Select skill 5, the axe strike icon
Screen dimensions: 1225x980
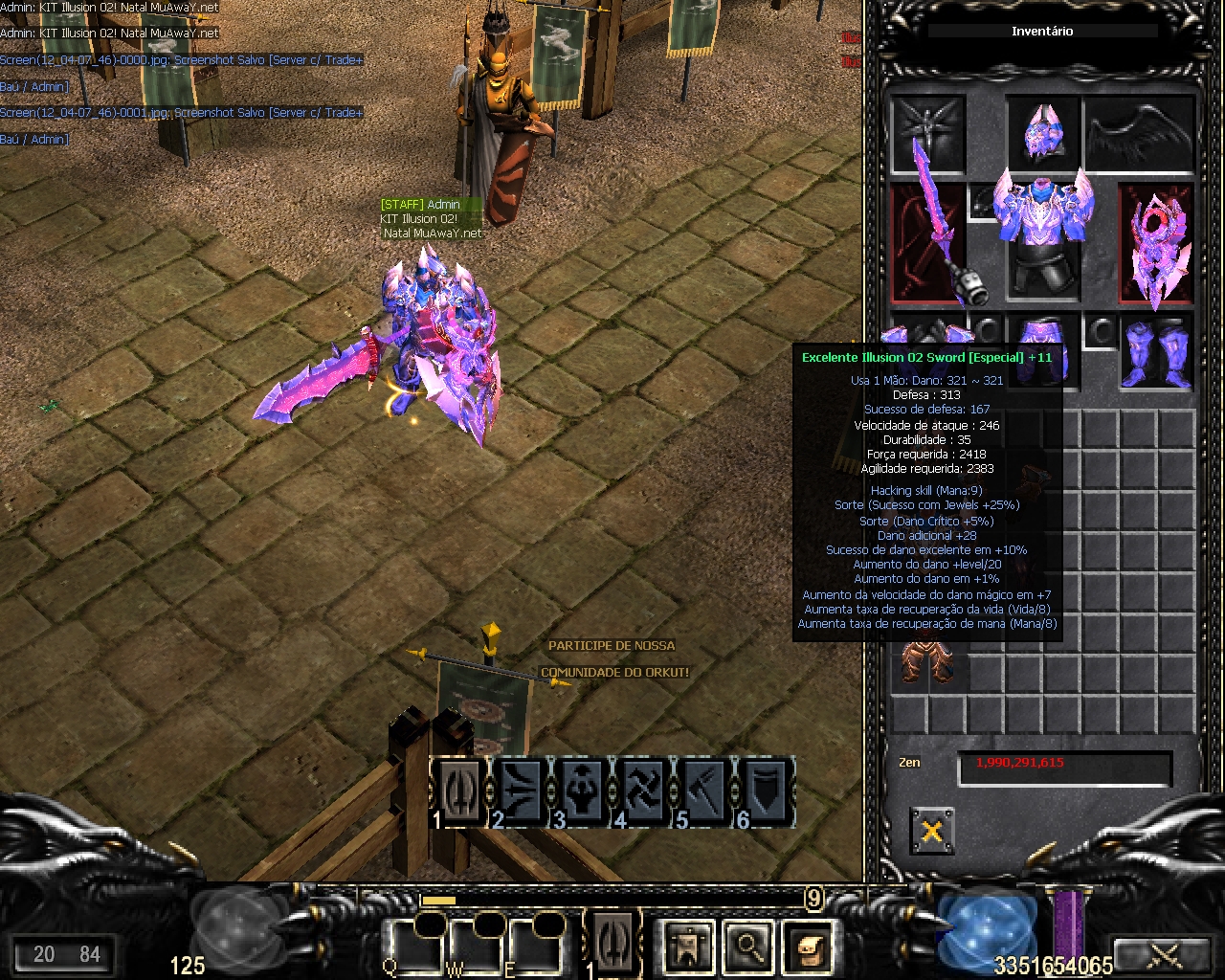pyautogui.click(x=703, y=791)
